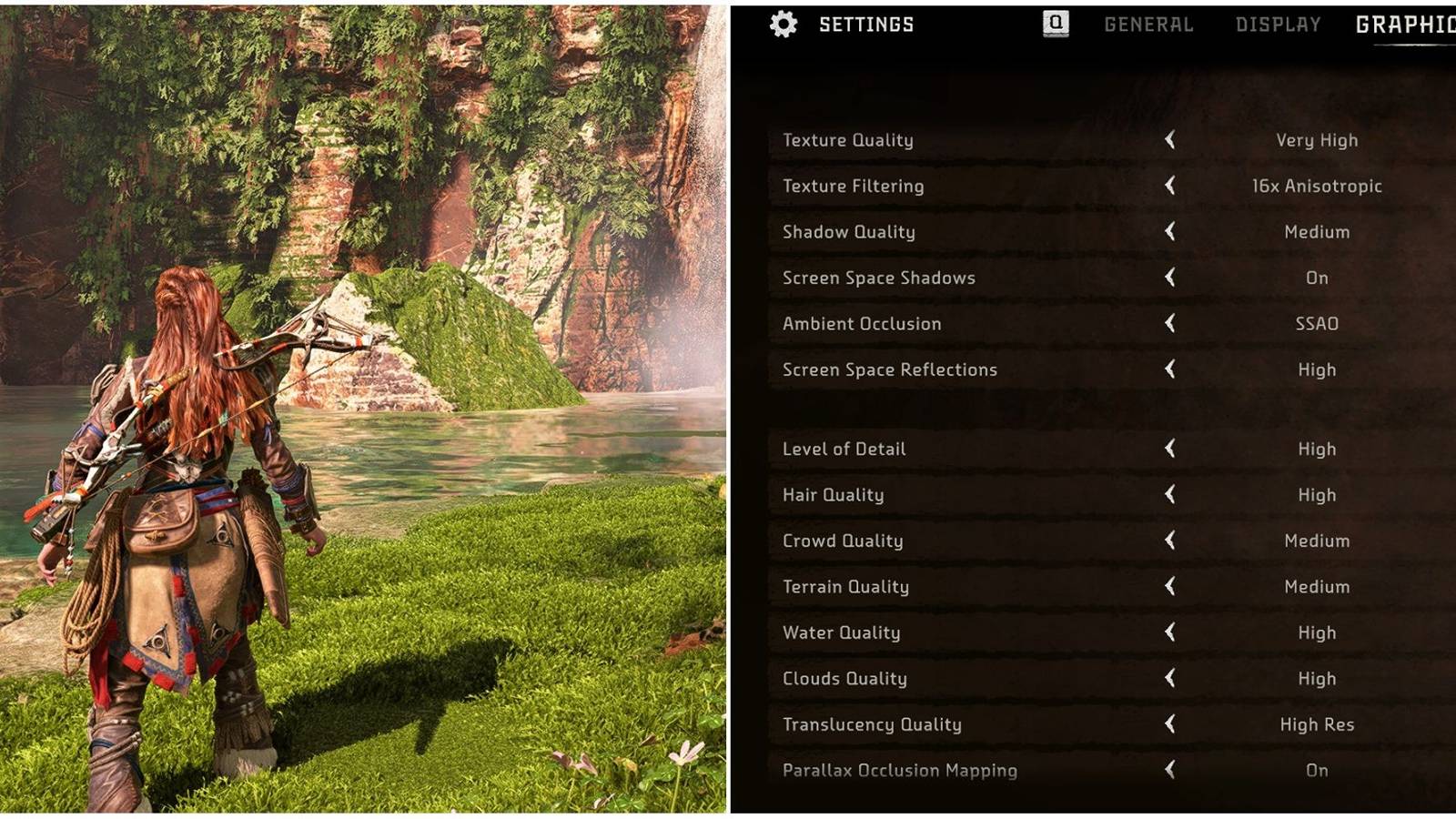Click the Translucency Quality High Res value
This screenshot has width=1456, height=819.
coord(1317,724)
